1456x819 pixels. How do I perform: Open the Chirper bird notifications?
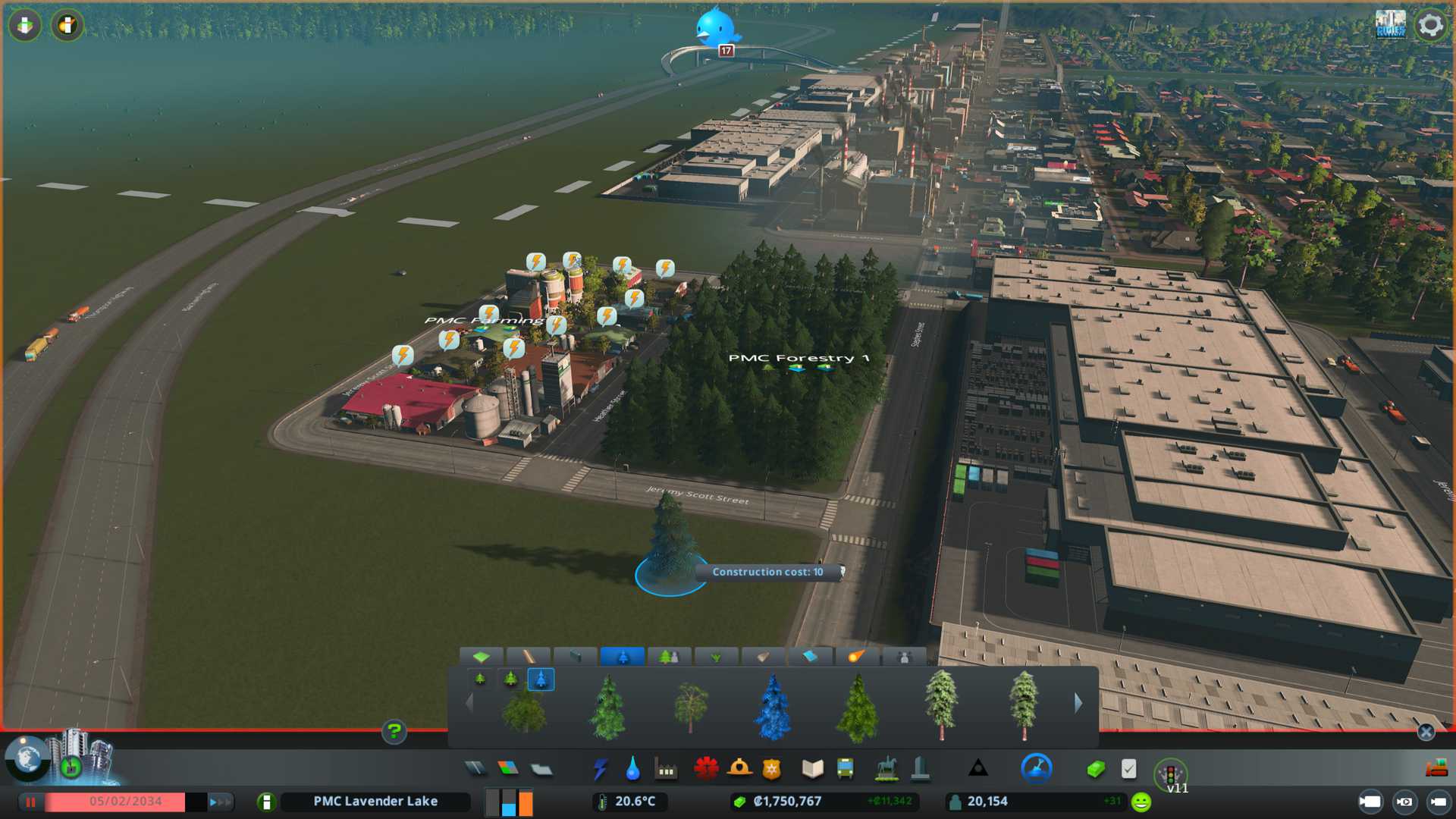click(715, 27)
